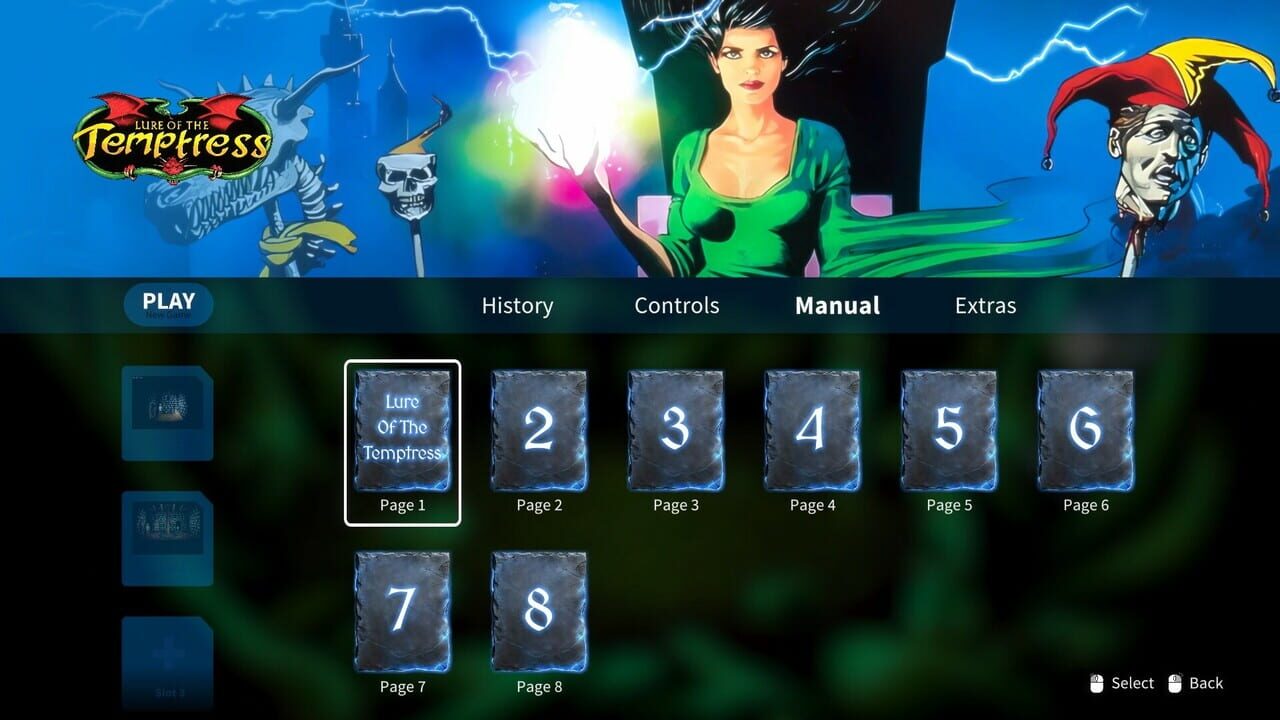View Page 3 of the manual
Image resolution: width=1280 pixels, height=720 pixels.
point(675,428)
